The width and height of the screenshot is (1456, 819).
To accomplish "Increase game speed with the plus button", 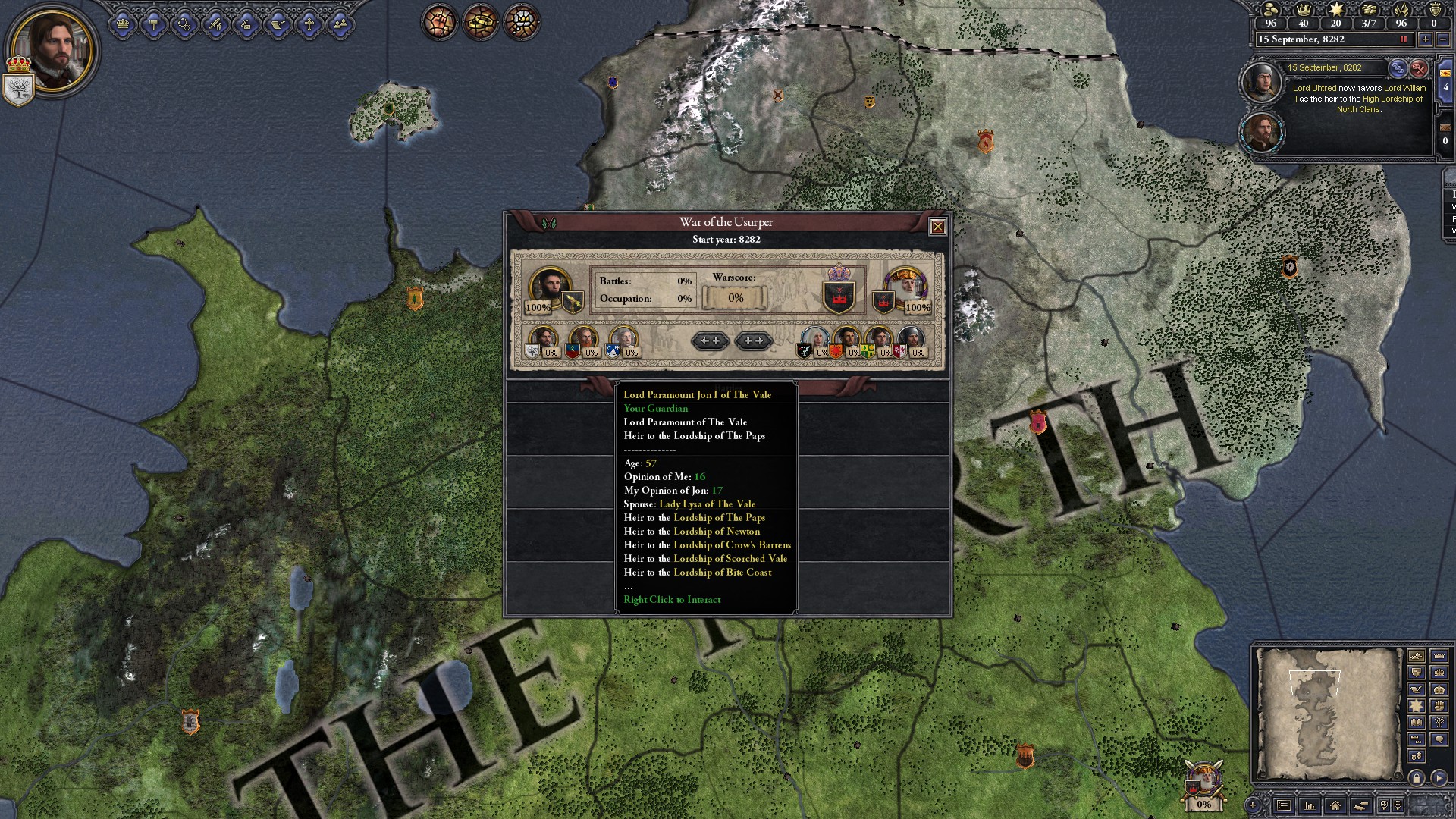I will (1425, 39).
